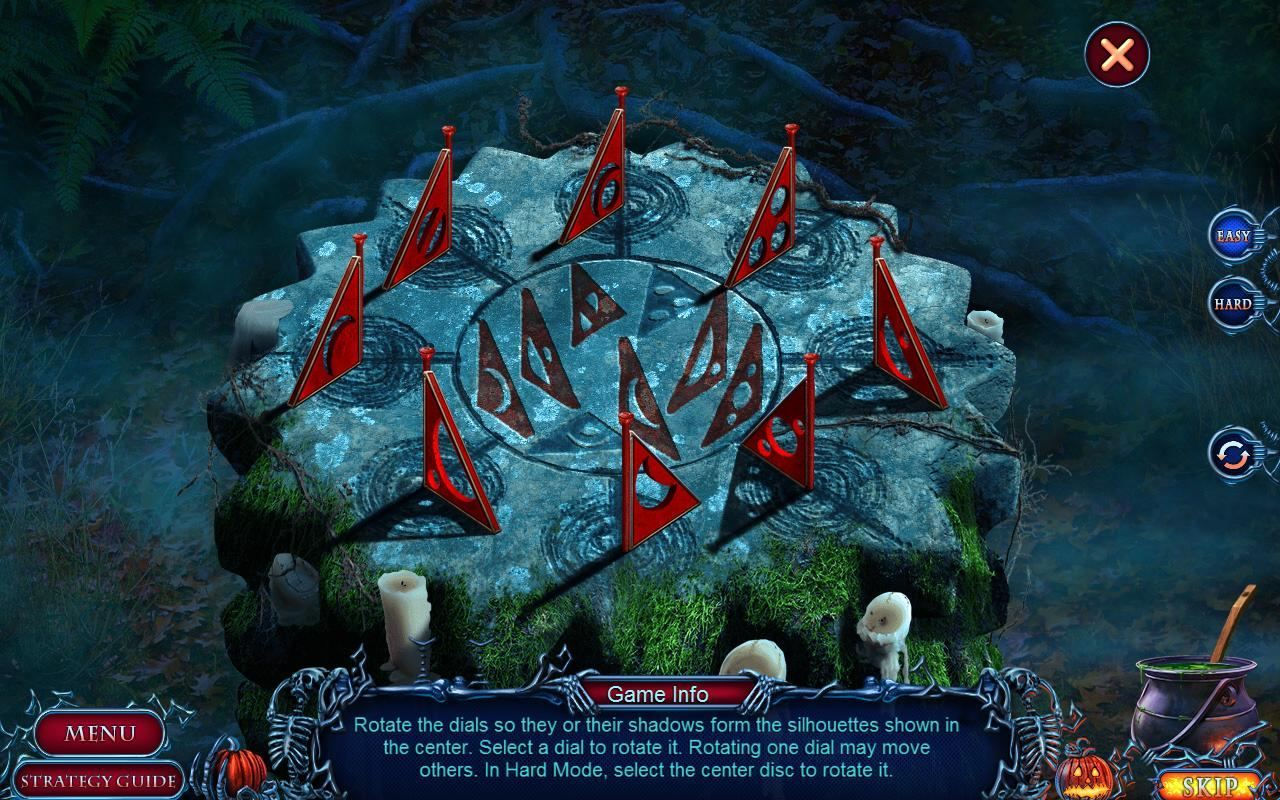Image resolution: width=1280 pixels, height=800 pixels.
Task: Select the bottom red dial
Action: click(x=650, y=480)
